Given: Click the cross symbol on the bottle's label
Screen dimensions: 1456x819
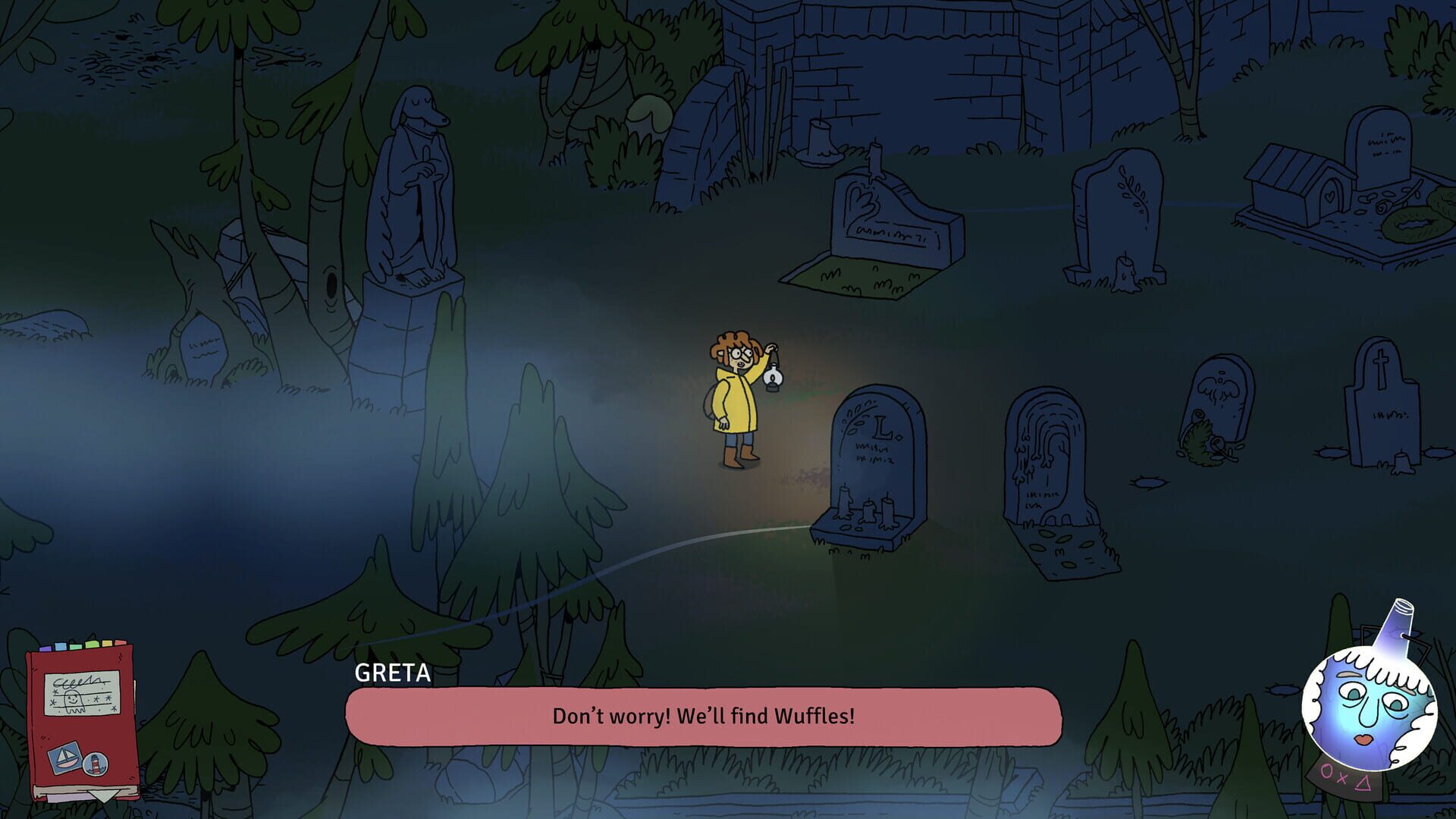Looking at the screenshot, I should point(1341,780).
